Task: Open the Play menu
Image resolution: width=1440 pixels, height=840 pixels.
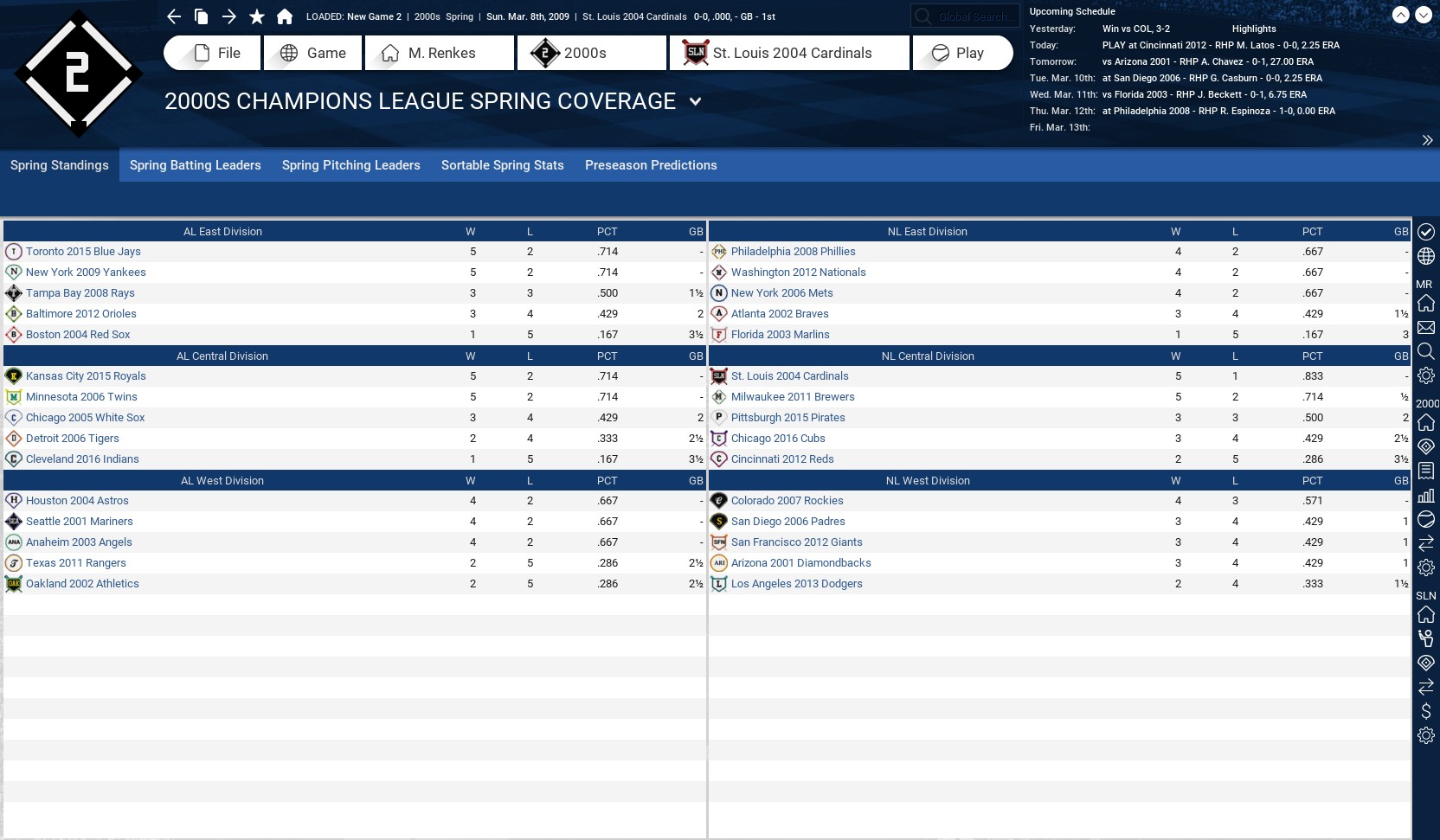Action: tap(962, 53)
